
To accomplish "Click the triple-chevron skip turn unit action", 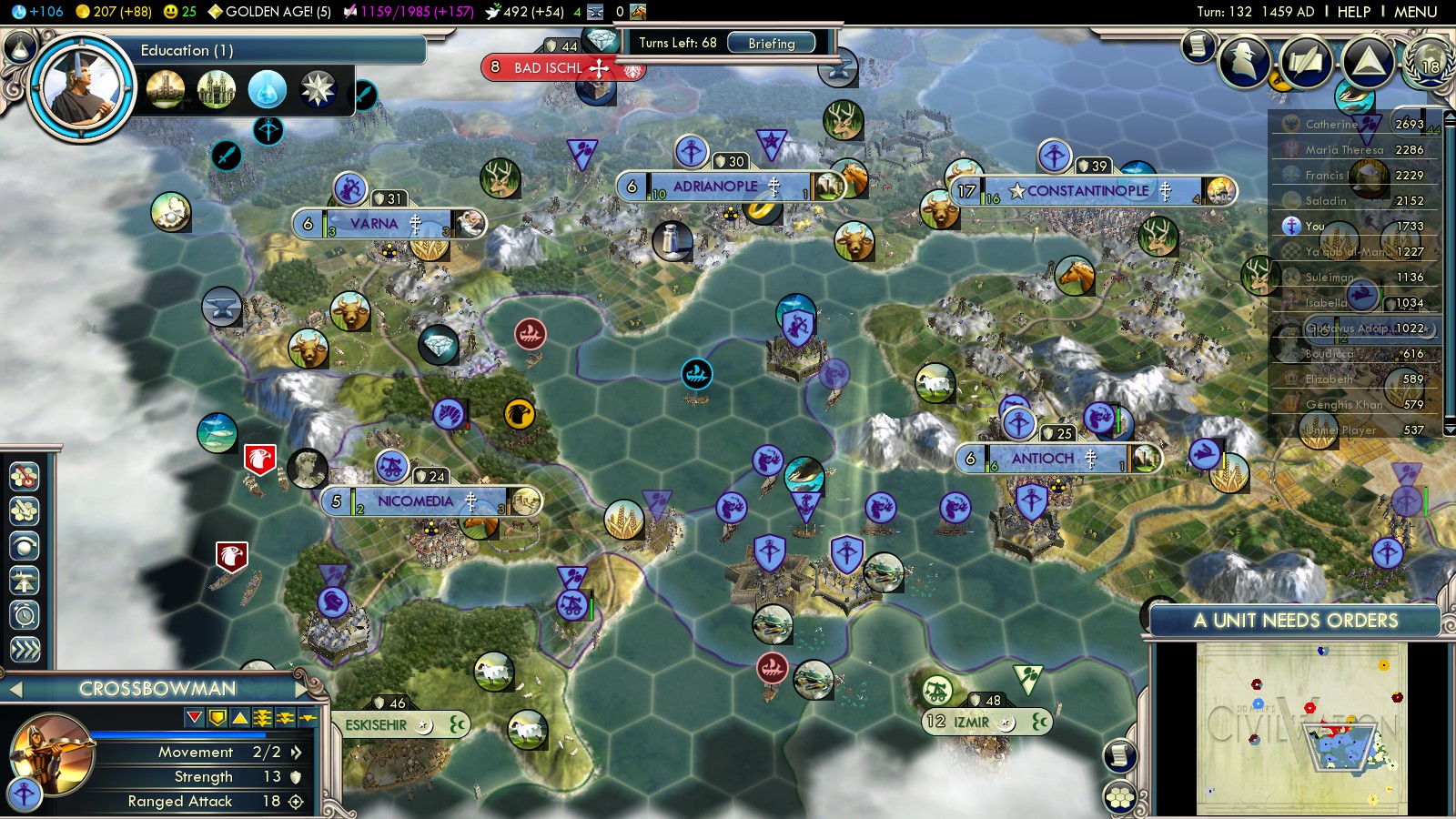I will click(25, 649).
